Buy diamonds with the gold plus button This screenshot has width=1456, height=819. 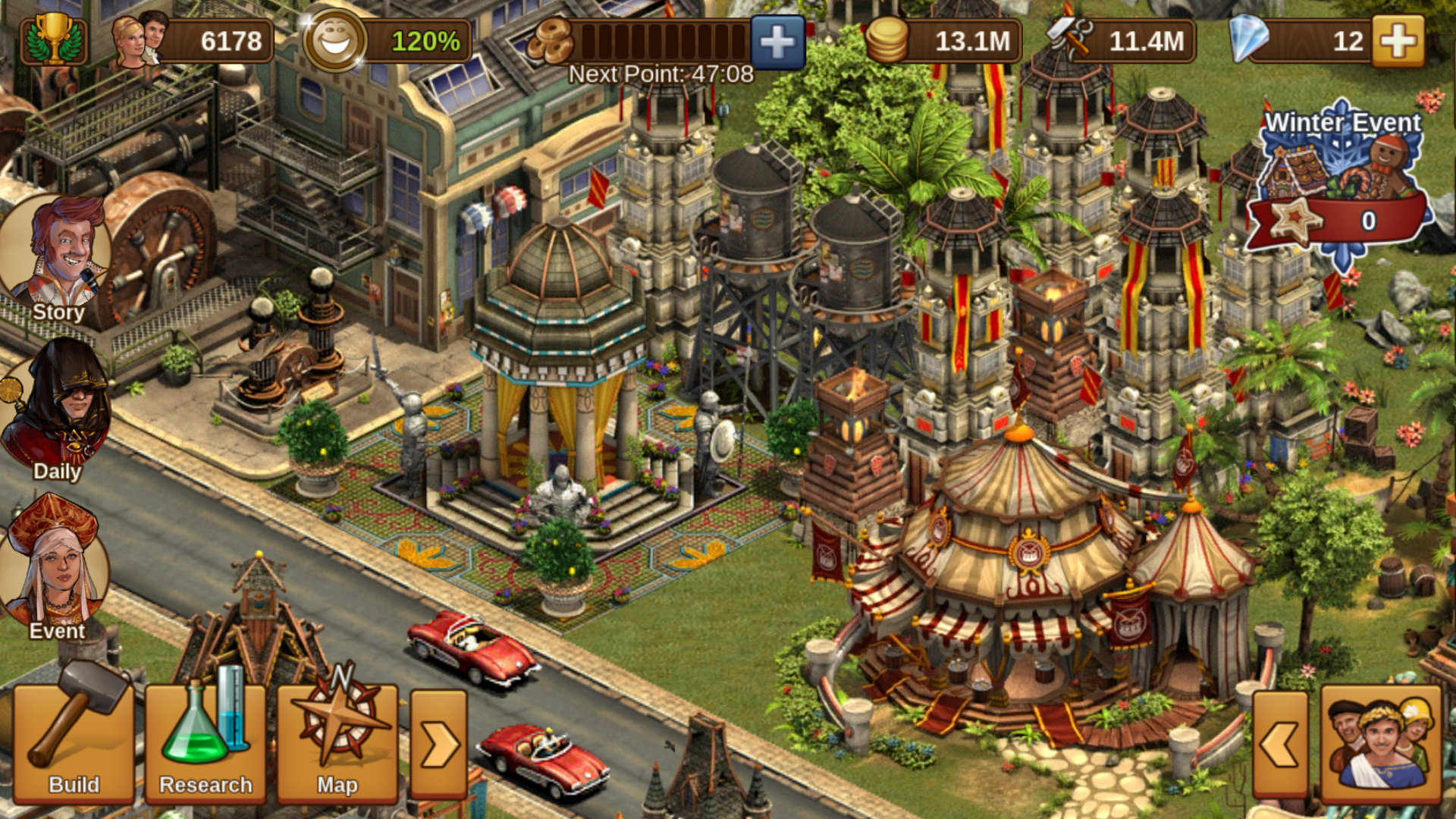1398,41
